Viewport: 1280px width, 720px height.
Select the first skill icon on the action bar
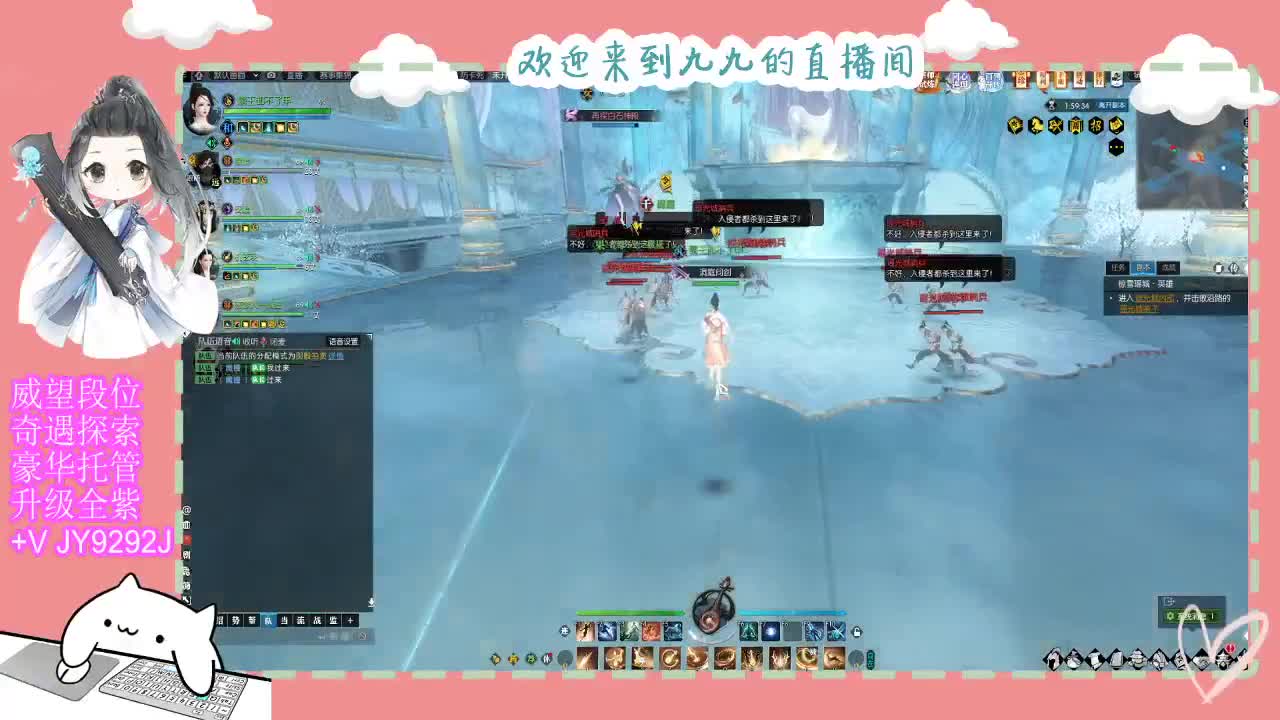(x=584, y=632)
